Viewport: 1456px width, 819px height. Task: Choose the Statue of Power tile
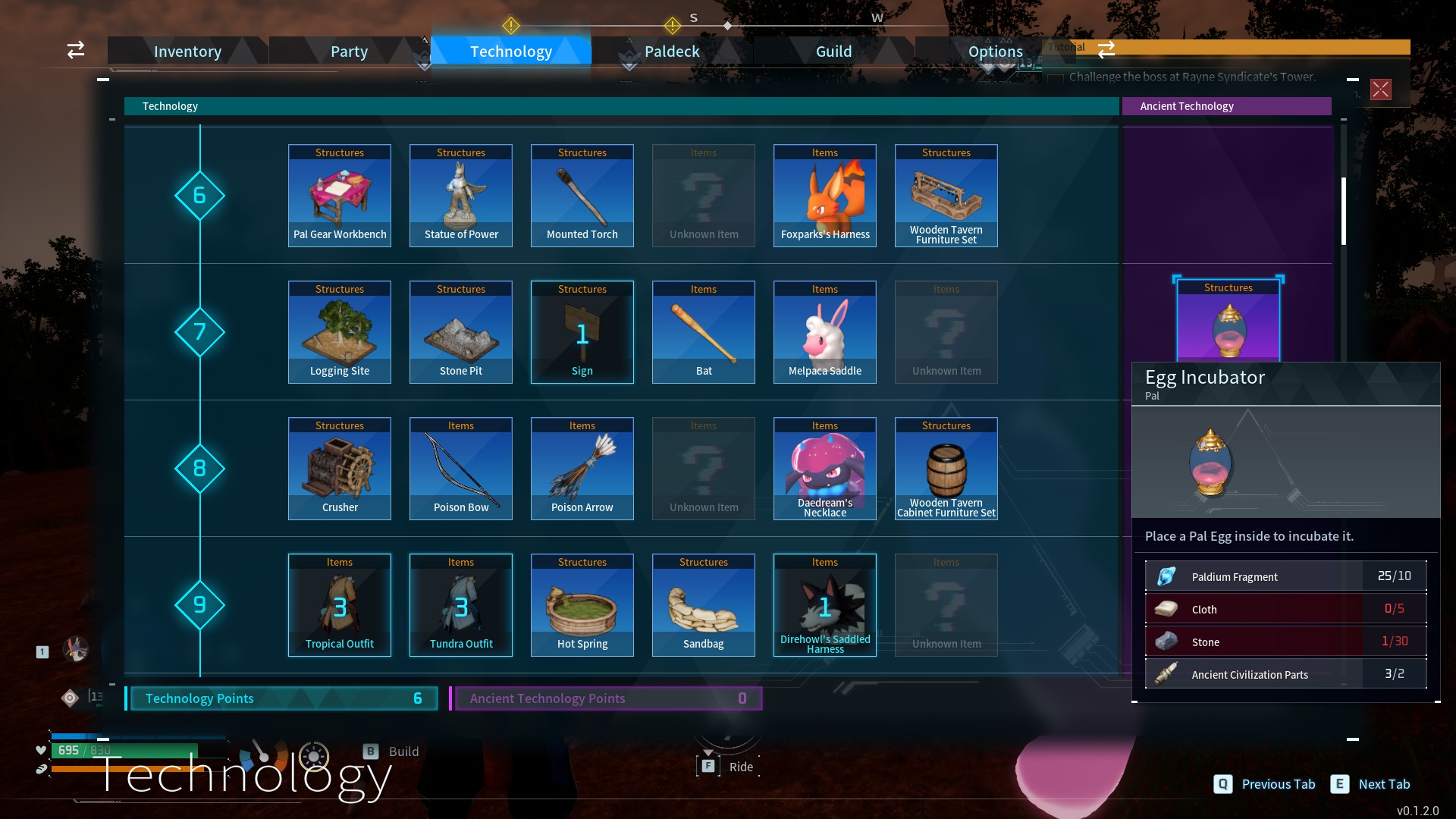[461, 196]
